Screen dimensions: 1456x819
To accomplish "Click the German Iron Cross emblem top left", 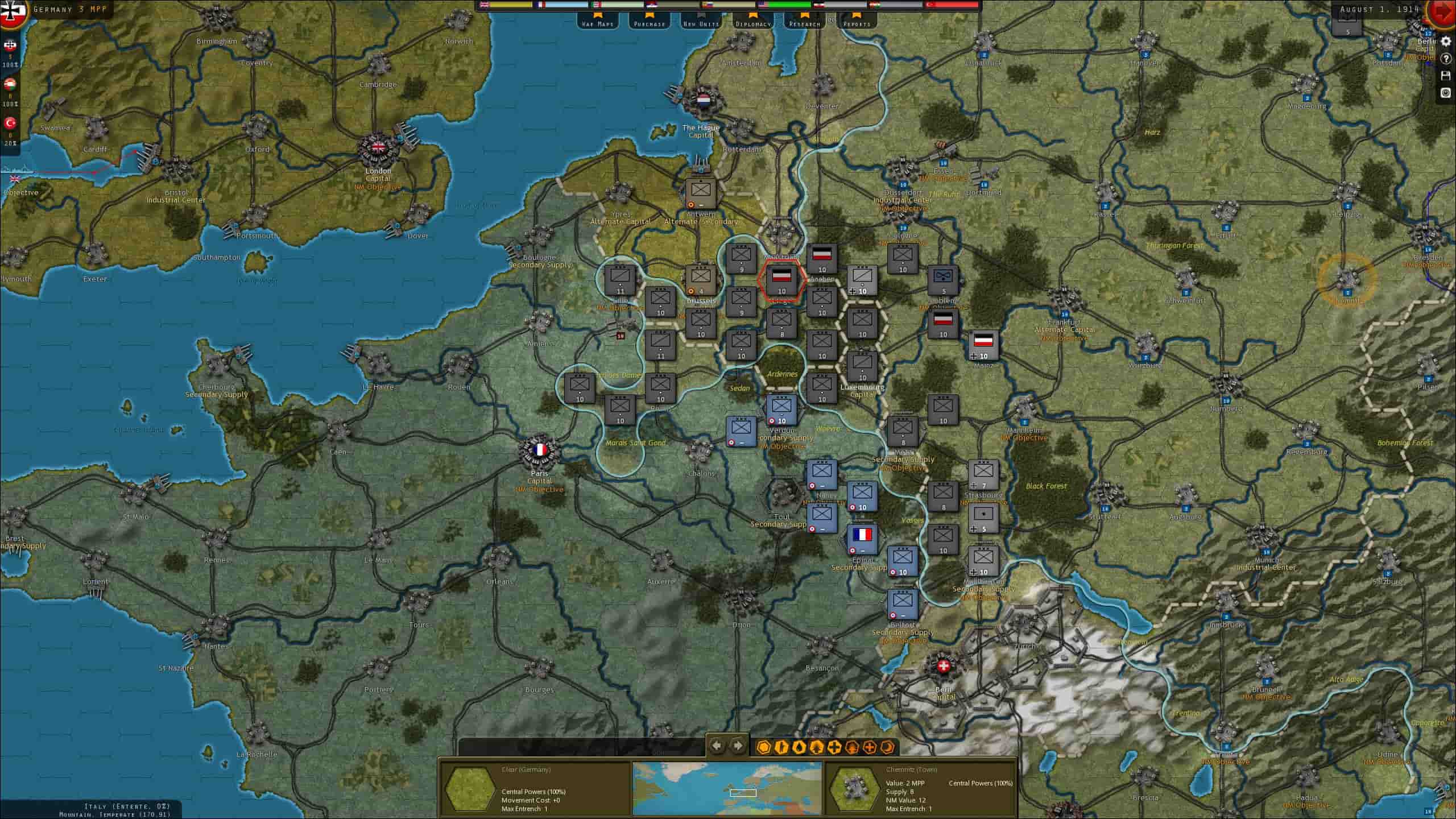I will click(11, 13).
